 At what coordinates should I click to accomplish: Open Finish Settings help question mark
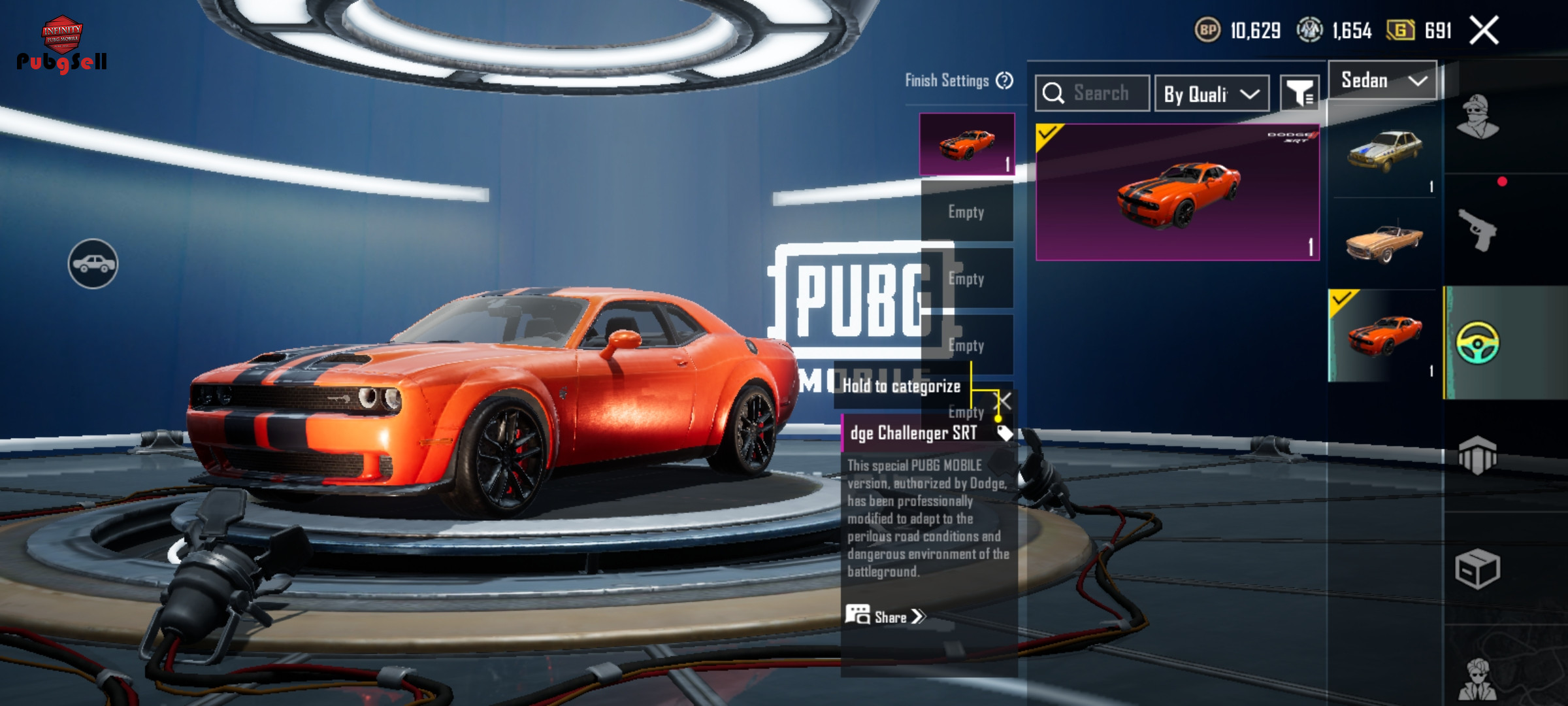click(x=1004, y=80)
